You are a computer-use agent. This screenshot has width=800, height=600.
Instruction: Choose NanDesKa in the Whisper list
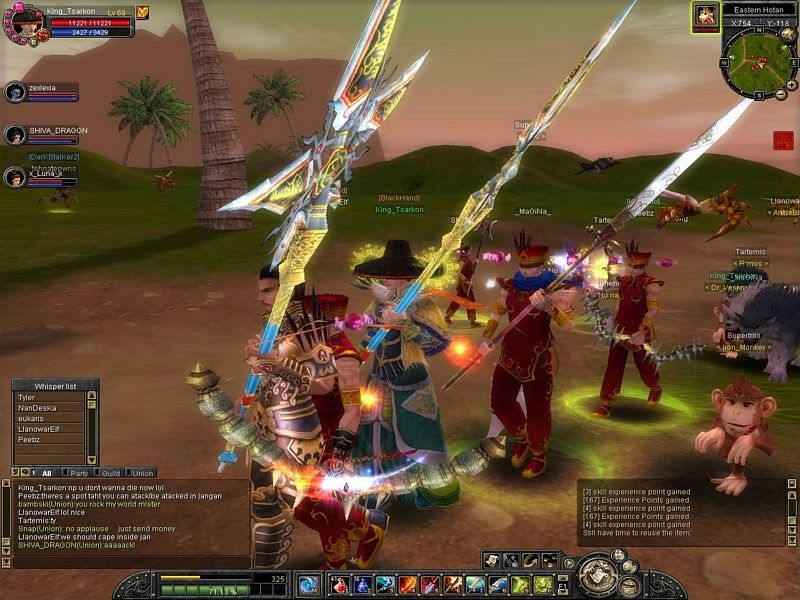coord(48,408)
